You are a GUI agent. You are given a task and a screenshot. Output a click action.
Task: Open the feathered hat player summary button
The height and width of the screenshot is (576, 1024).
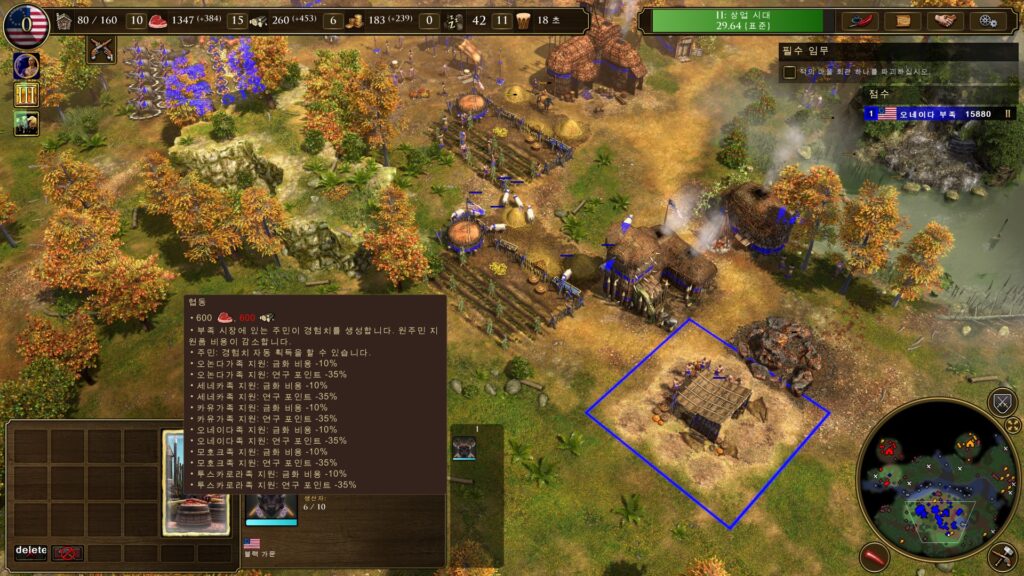859,20
